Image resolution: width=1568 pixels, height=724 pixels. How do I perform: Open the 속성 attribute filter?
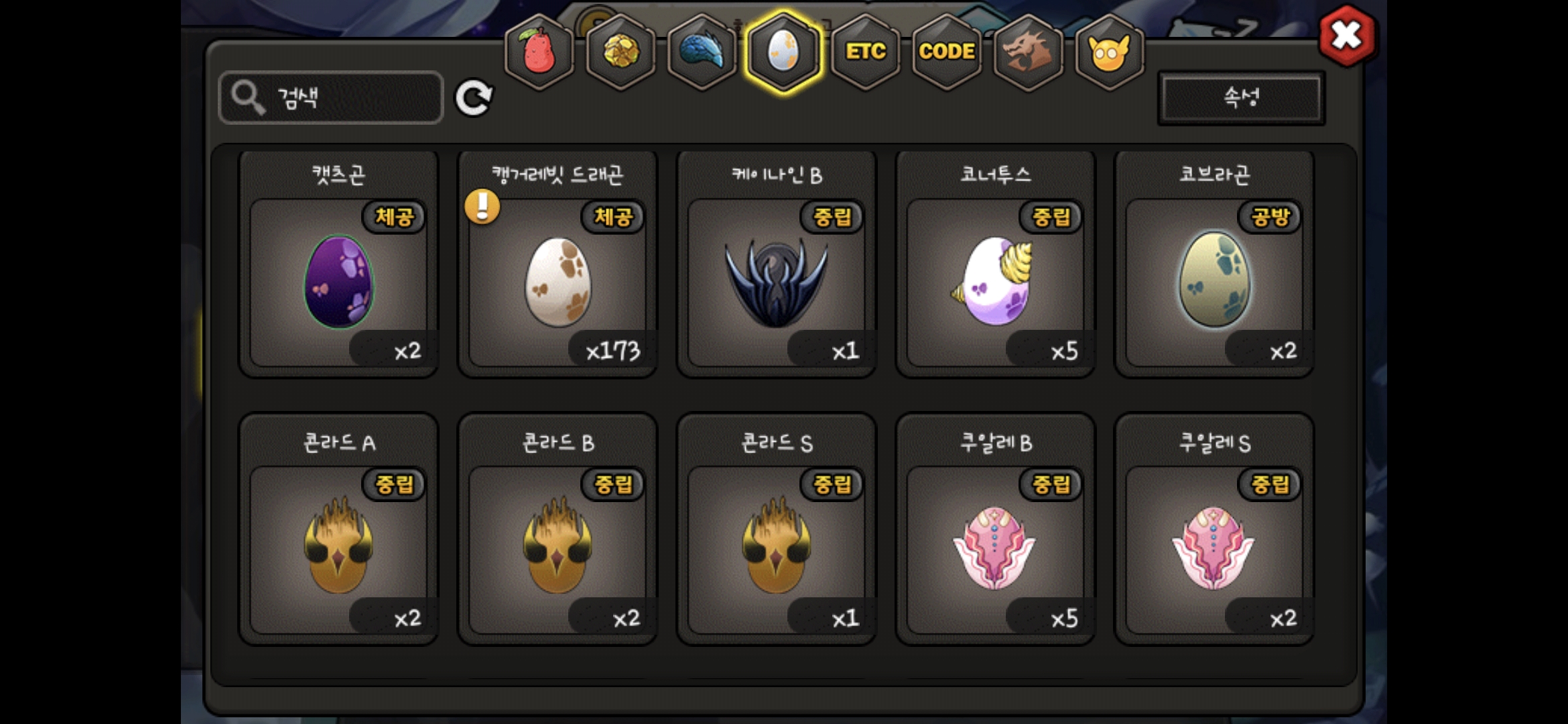tap(1241, 98)
